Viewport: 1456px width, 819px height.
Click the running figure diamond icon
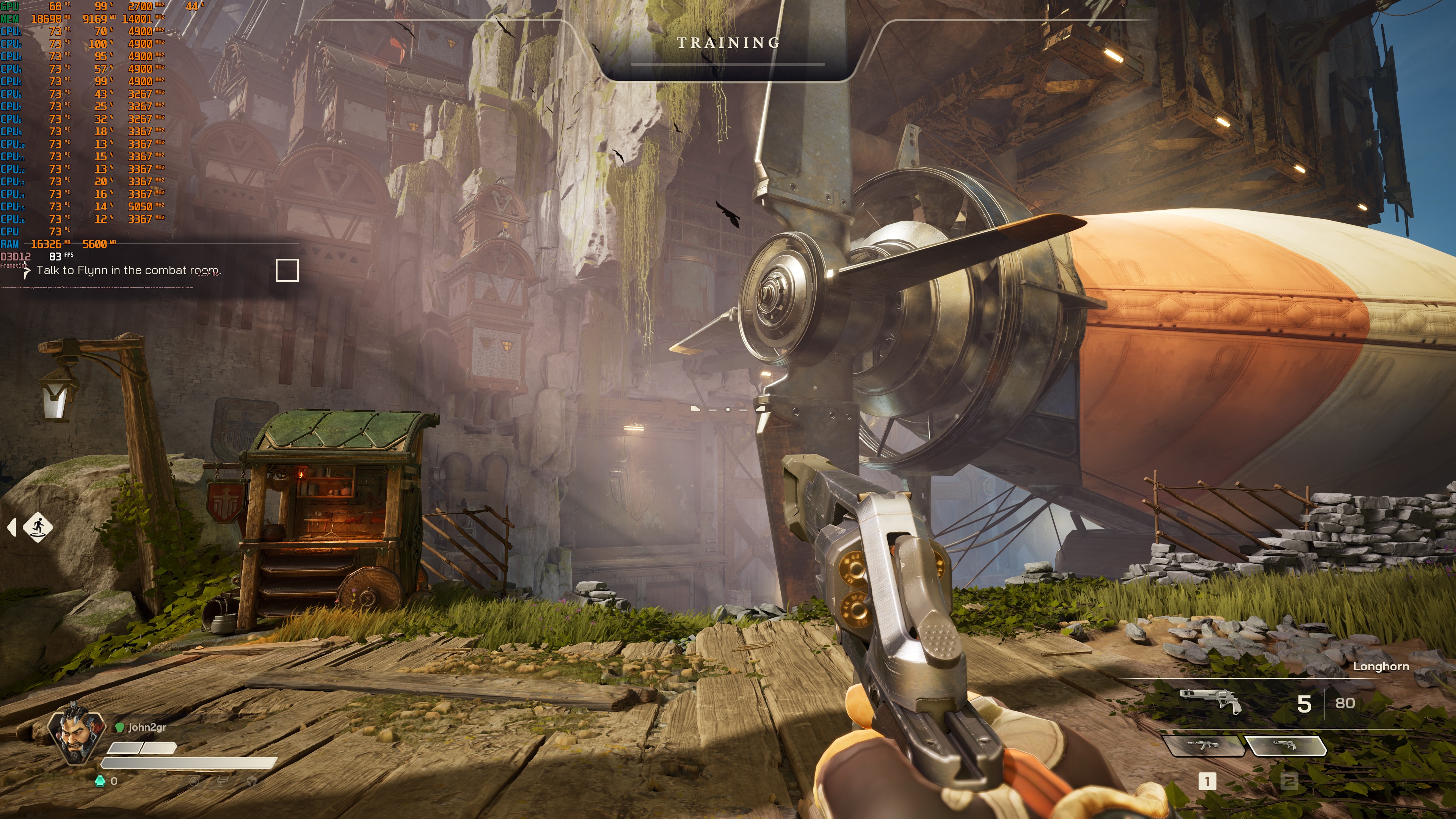click(x=38, y=527)
